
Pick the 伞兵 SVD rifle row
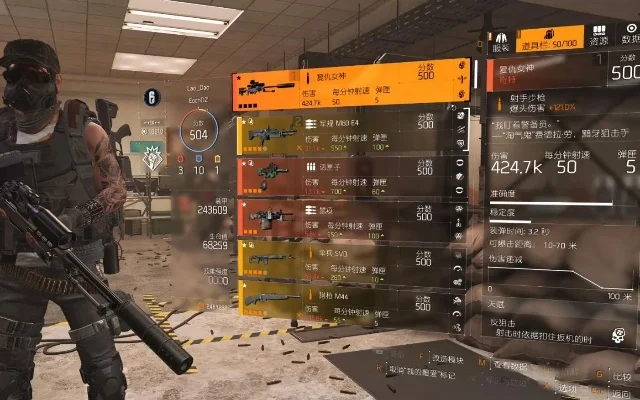[x=338, y=261]
